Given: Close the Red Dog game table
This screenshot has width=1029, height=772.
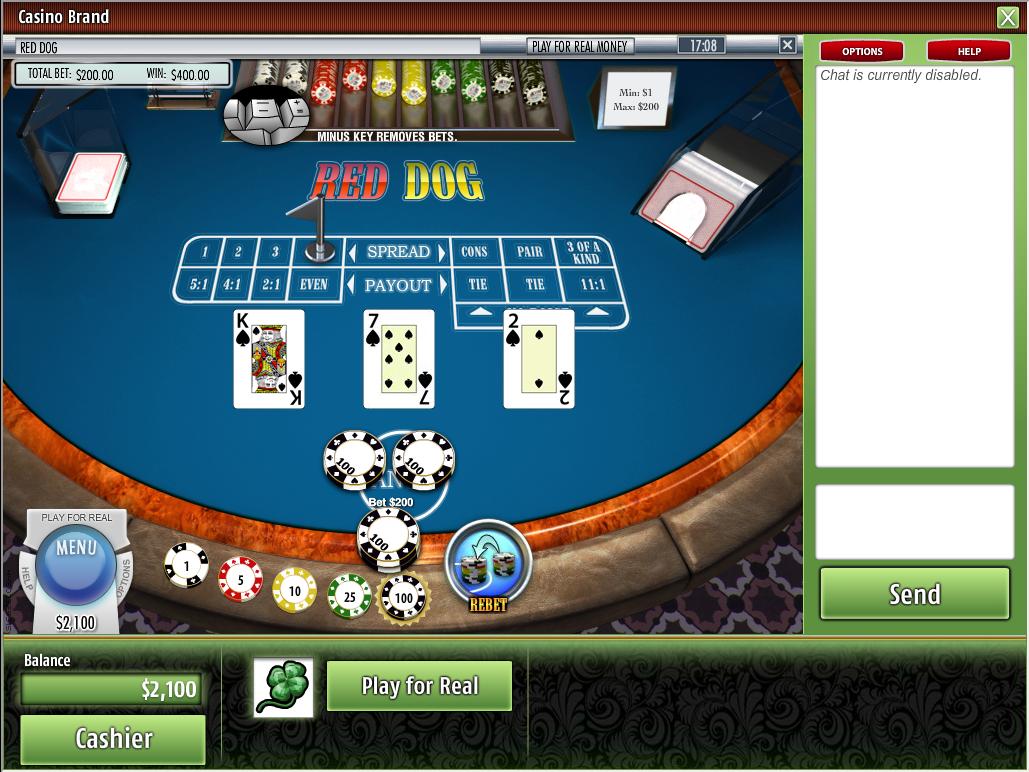Looking at the screenshot, I should coord(787,45).
